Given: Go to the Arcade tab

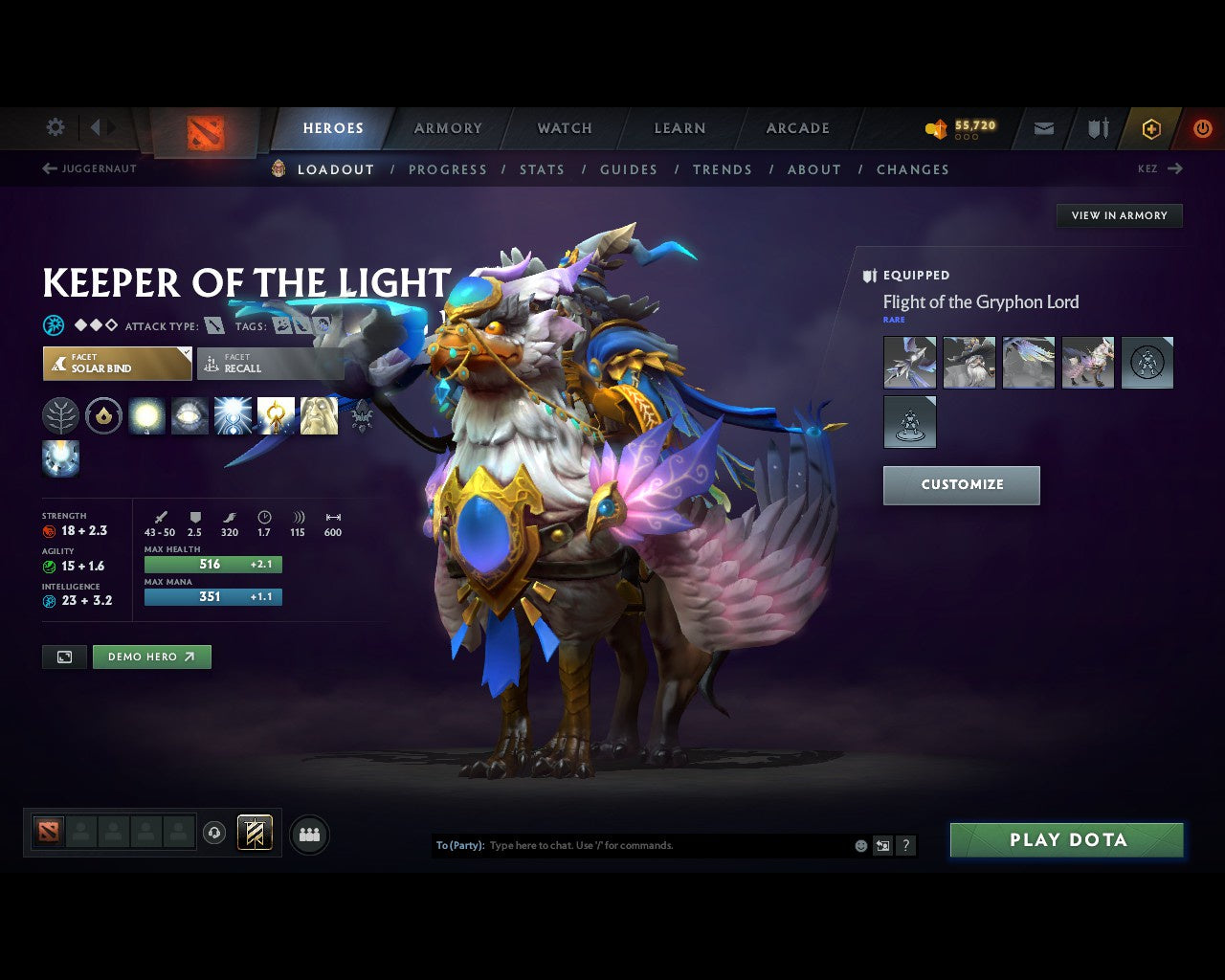Looking at the screenshot, I should [797, 128].
